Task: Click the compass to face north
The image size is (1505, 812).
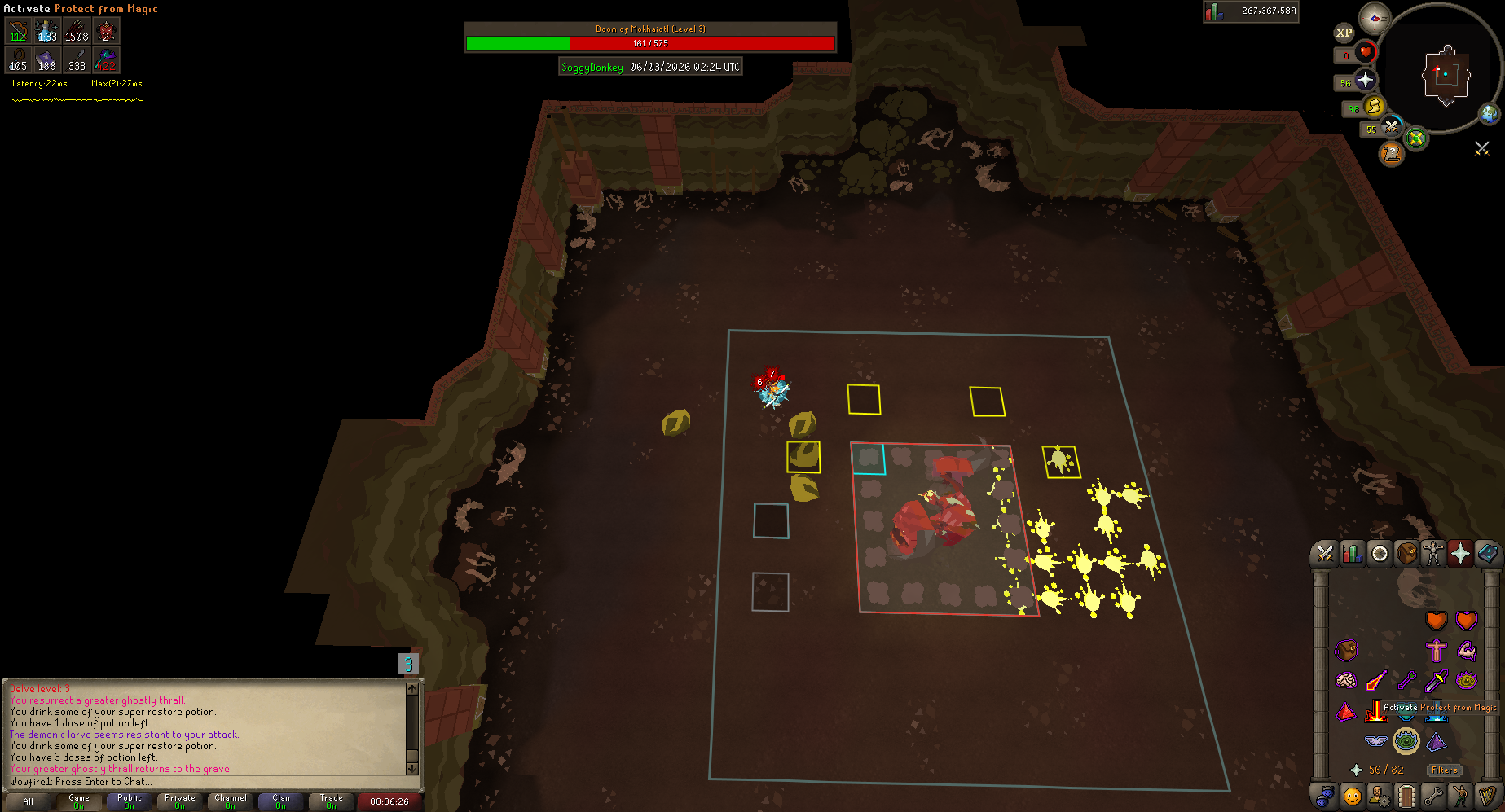Action: coord(1375,18)
